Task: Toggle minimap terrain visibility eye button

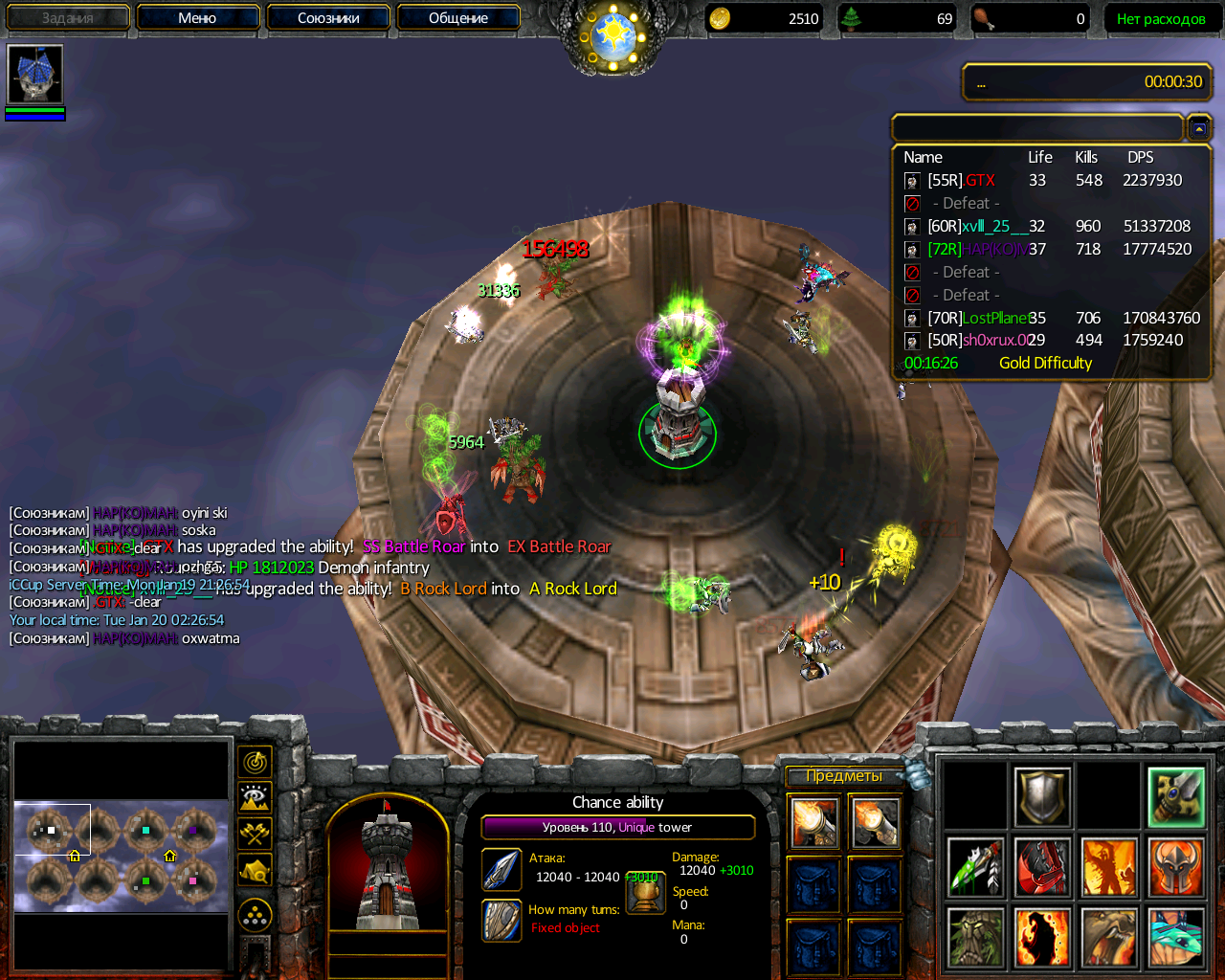Action: 255,797
